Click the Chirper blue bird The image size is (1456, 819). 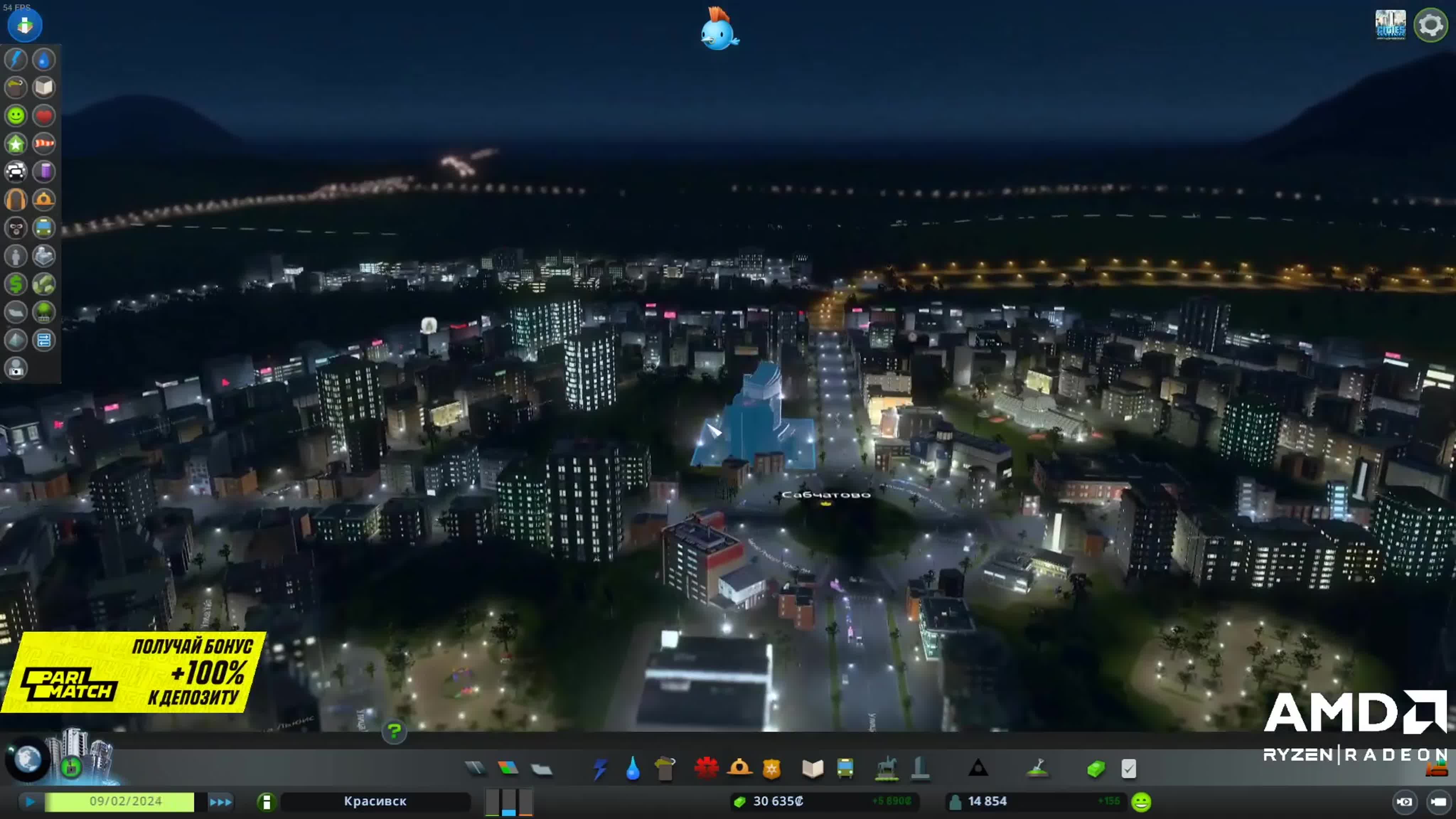pos(719,30)
